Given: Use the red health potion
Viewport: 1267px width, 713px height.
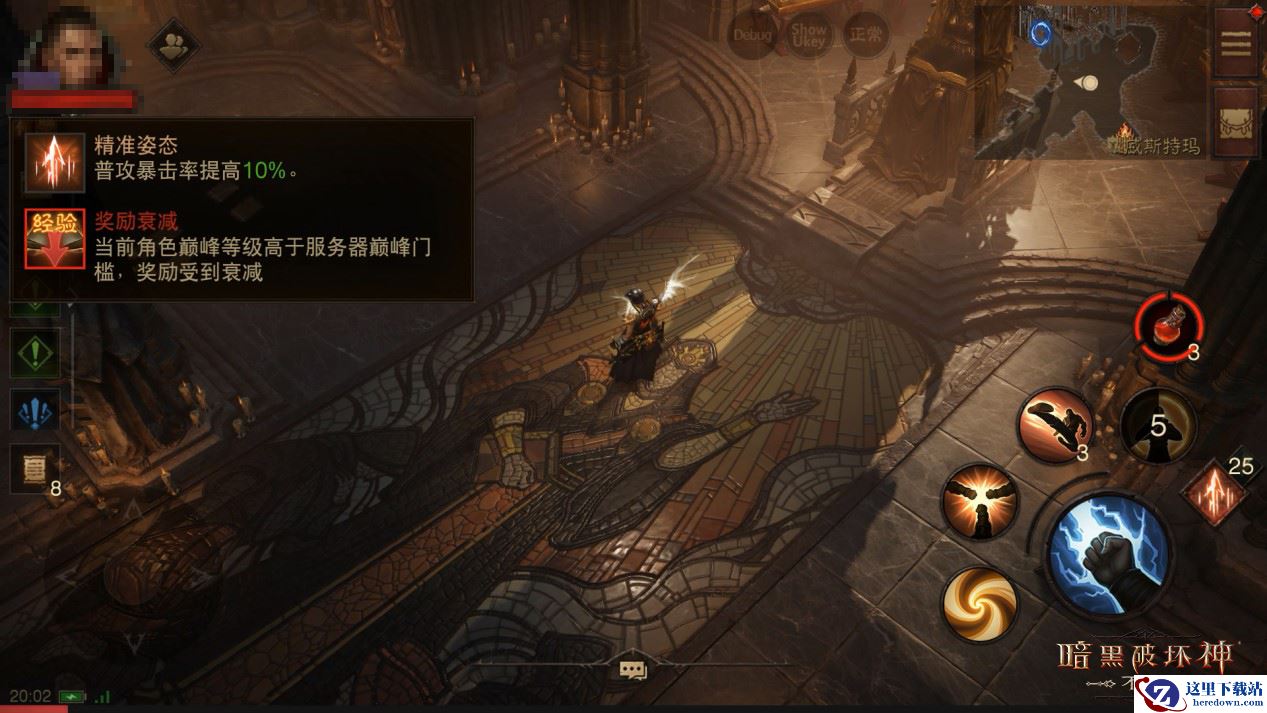Looking at the screenshot, I should click(1167, 327).
